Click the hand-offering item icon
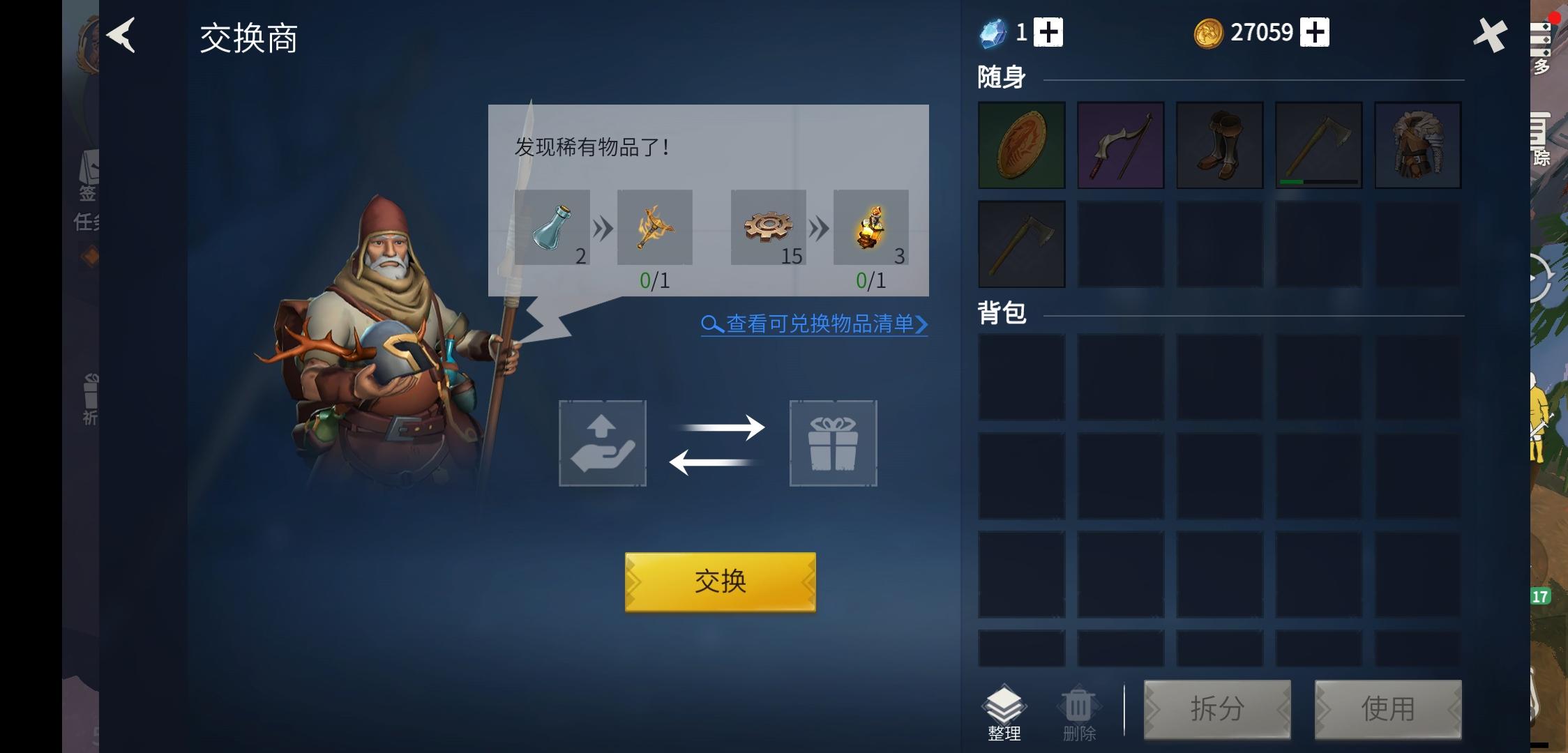The width and height of the screenshot is (1568, 753). pos(603,443)
